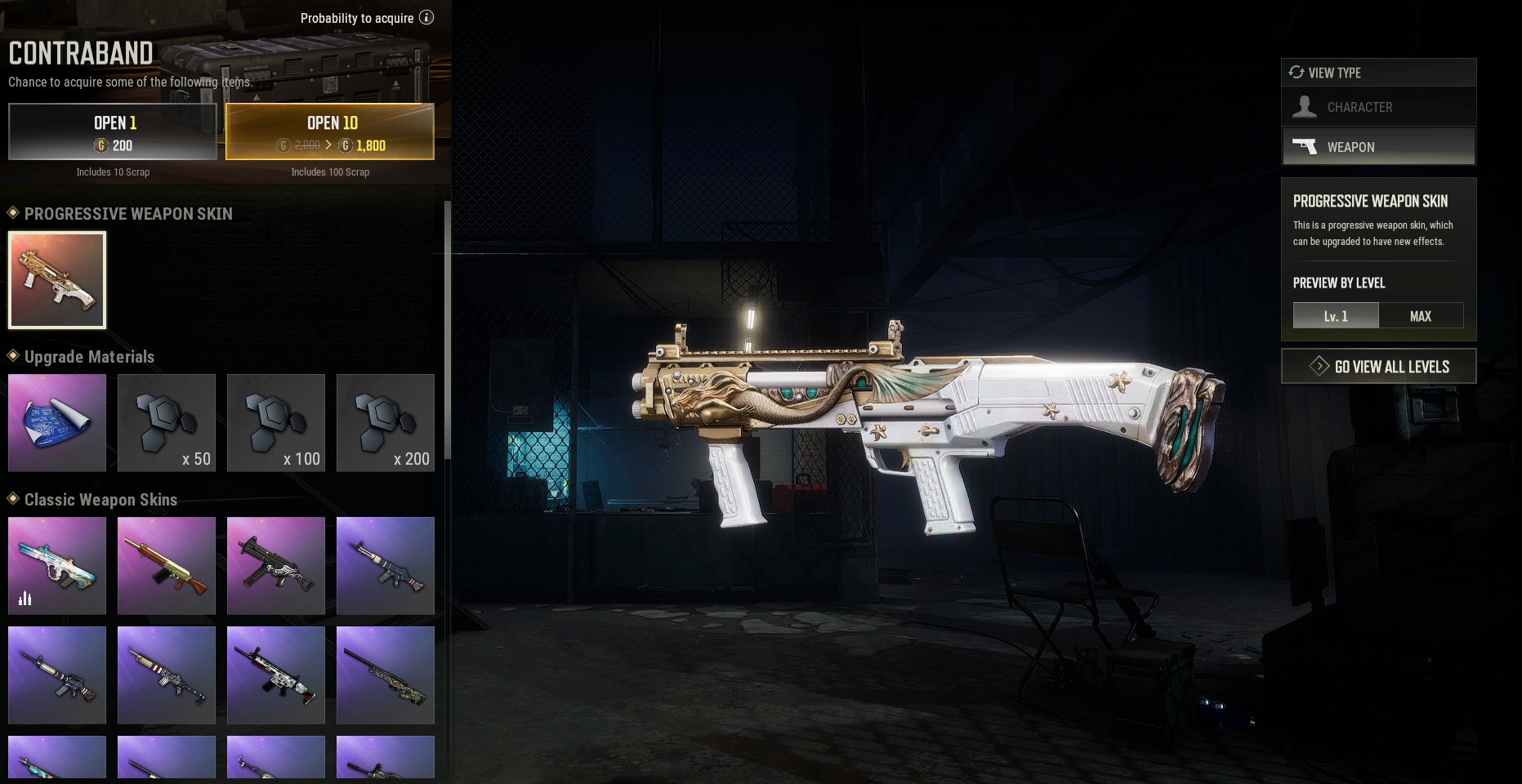The height and width of the screenshot is (784, 1522).
Task: Show the probability to acquire info
Action: coord(426,18)
